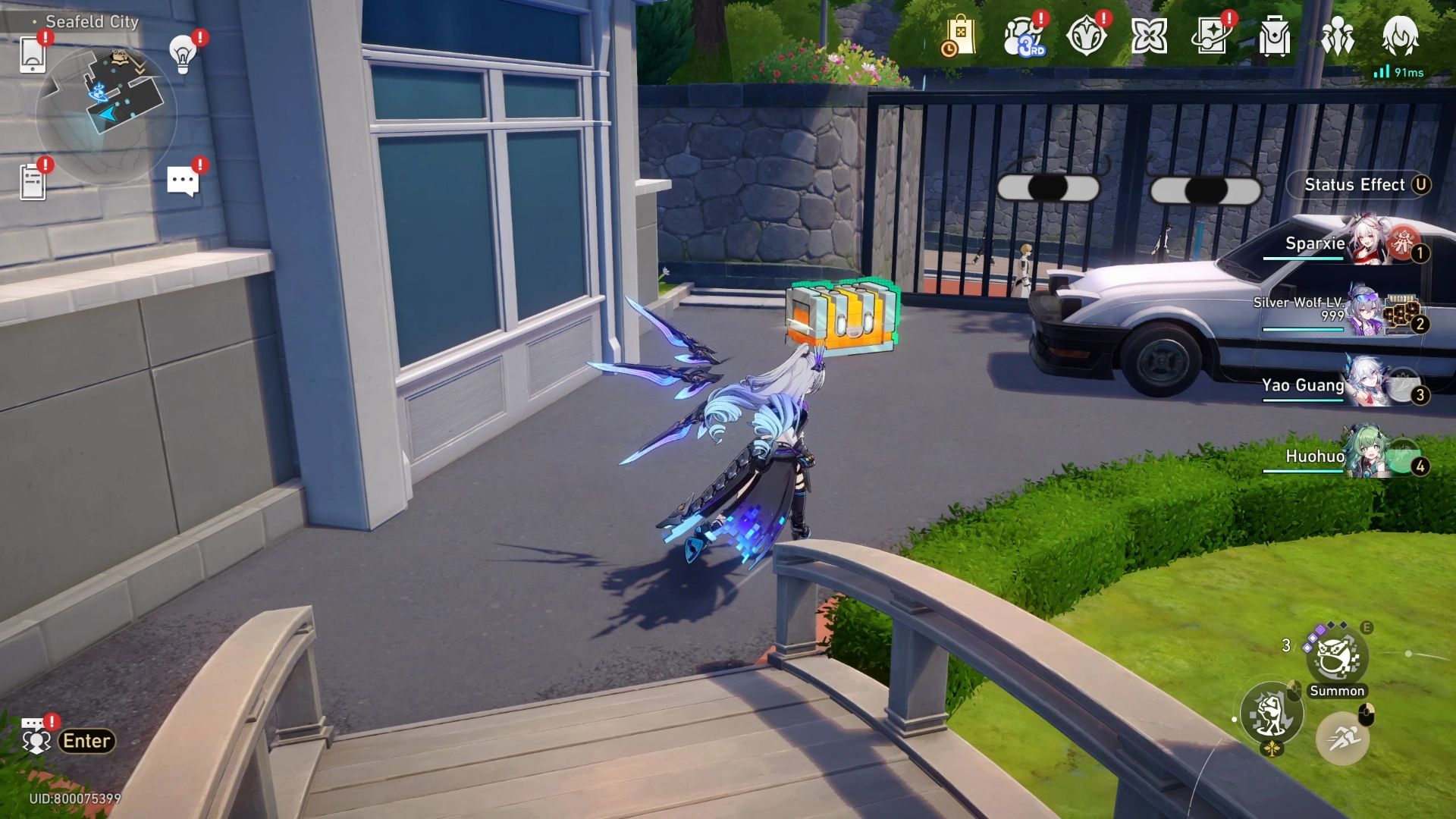Open the chat speech bubble icon
1456x819 pixels.
pos(183,181)
